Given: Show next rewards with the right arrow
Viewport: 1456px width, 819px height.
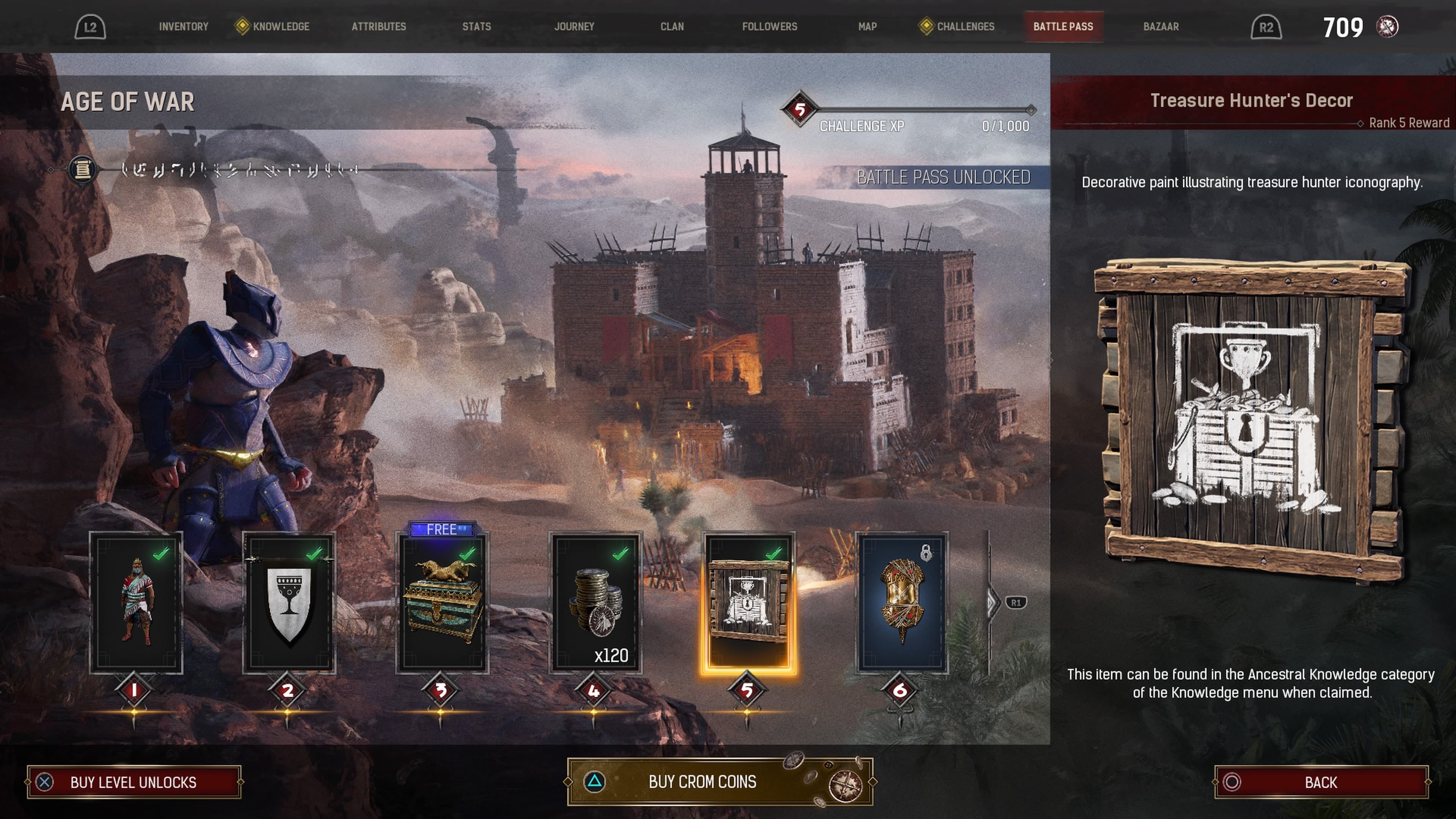Looking at the screenshot, I should pos(993,602).
